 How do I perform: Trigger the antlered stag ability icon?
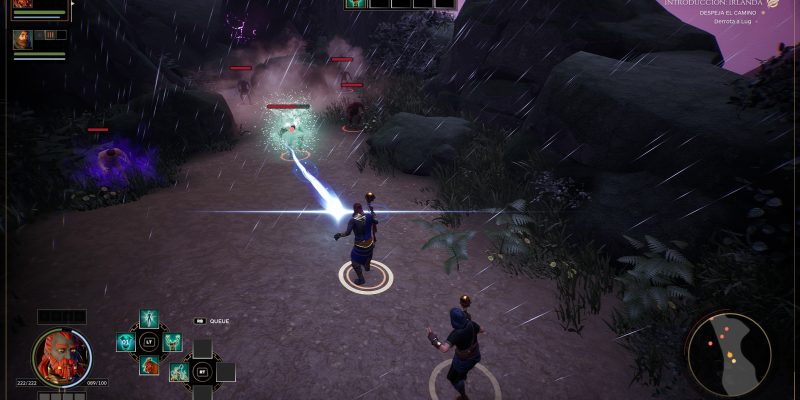pos(172,343)
